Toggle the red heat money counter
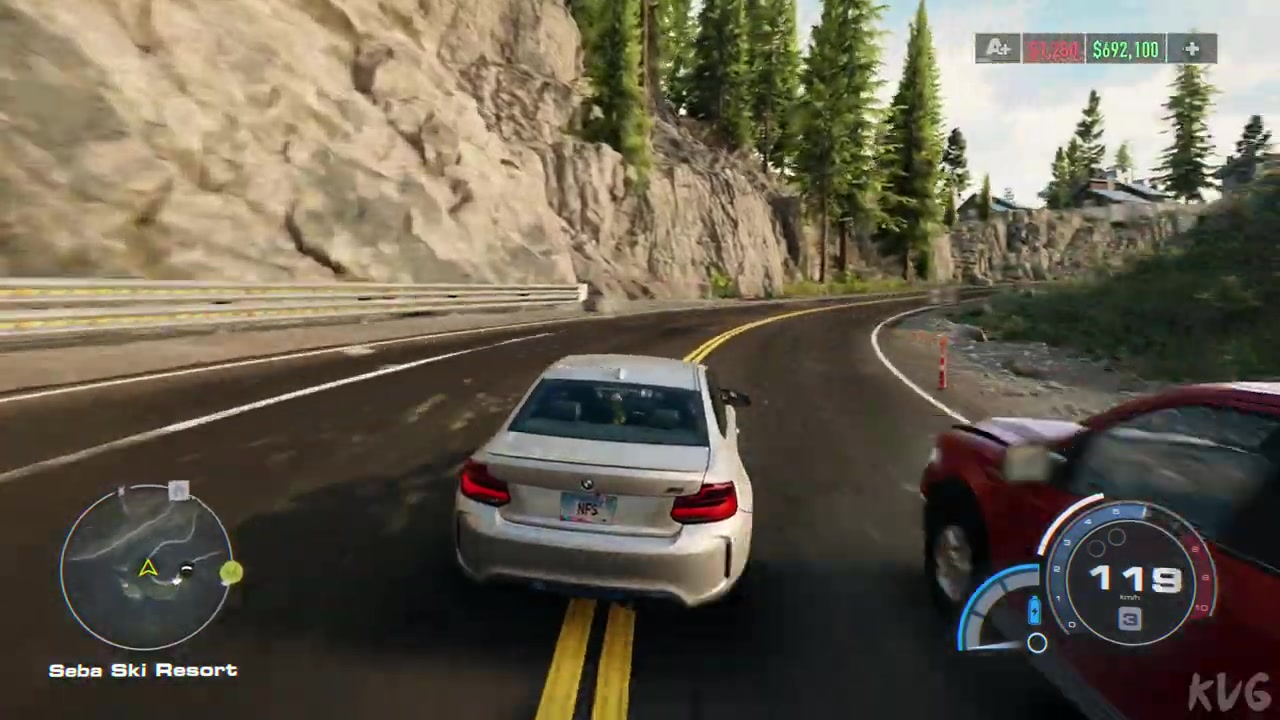 pyautogui.click(x=1054, y=49)
